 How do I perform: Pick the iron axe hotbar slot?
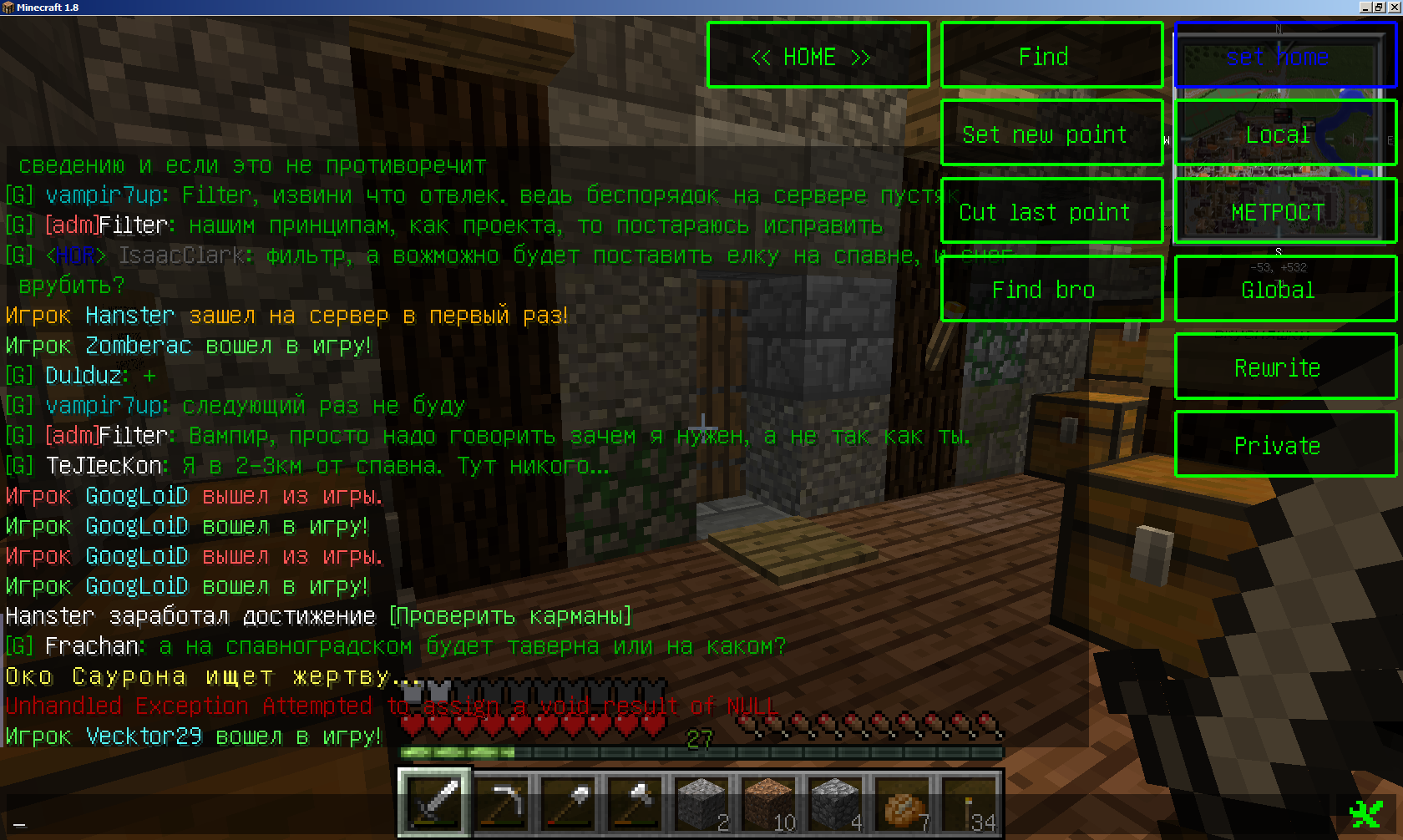(636, 803)
